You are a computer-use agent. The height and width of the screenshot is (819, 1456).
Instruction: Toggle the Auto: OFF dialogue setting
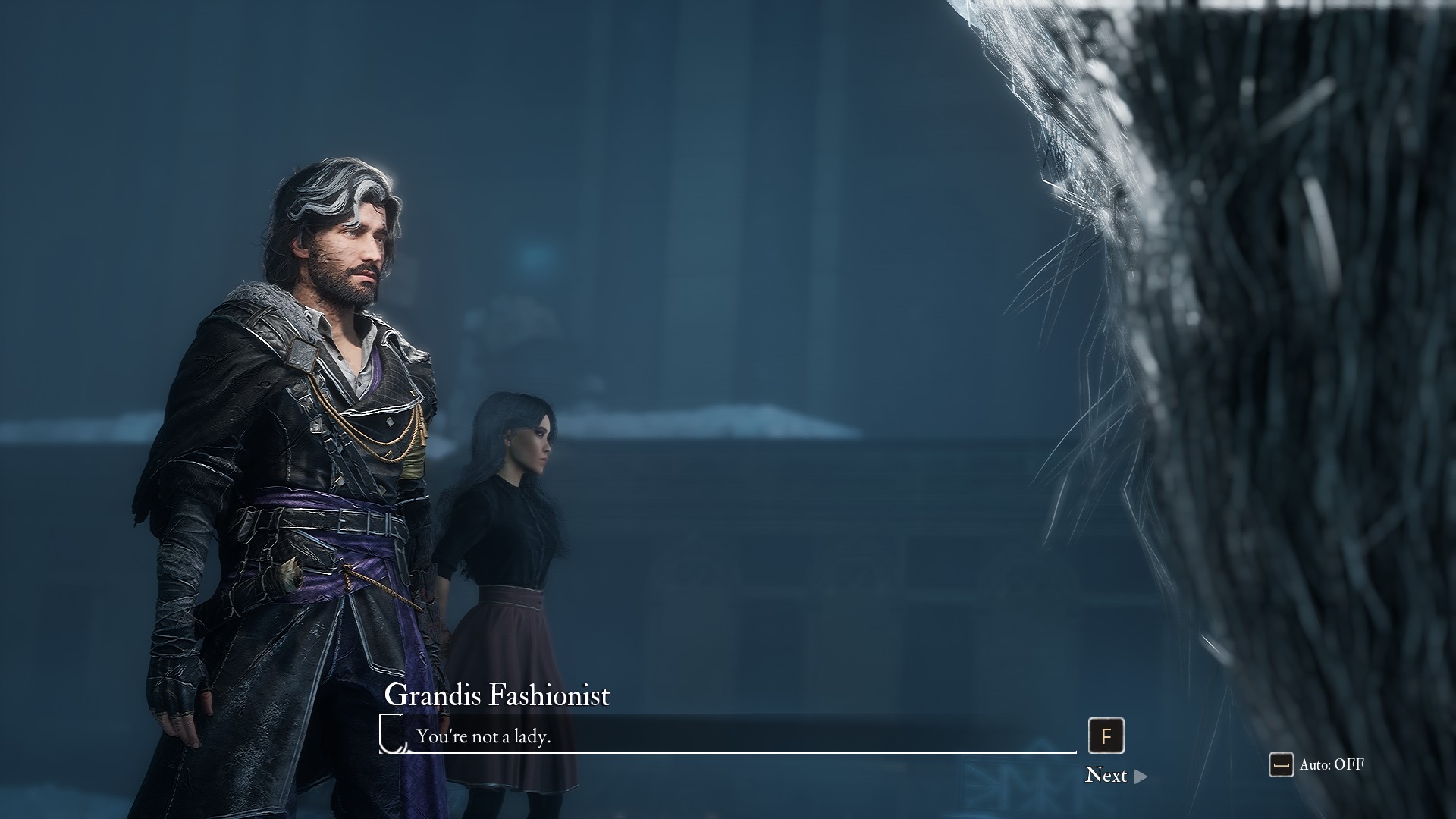(1317, 764)
